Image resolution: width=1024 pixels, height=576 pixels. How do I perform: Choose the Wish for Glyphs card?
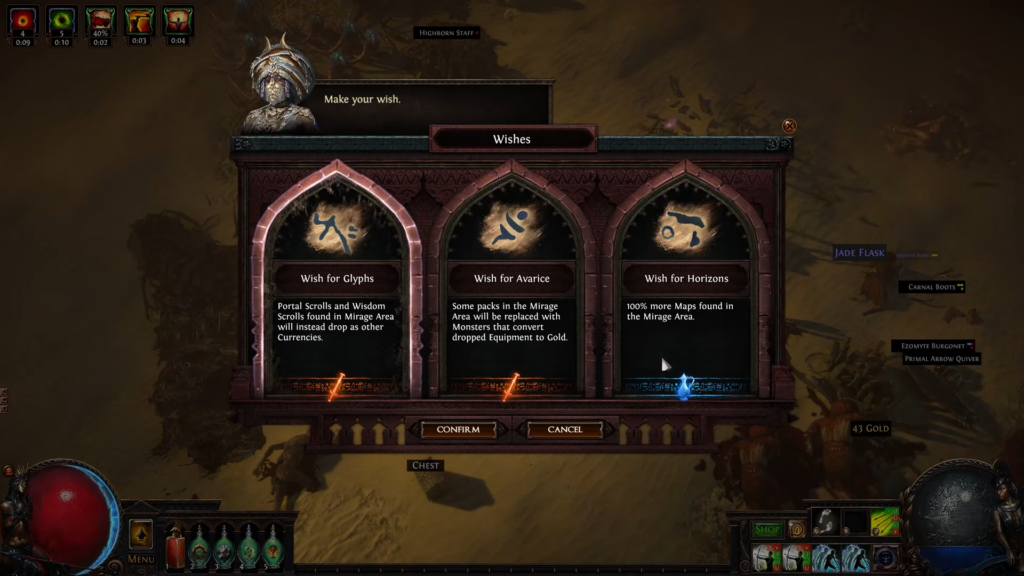(x=337, y=290)
